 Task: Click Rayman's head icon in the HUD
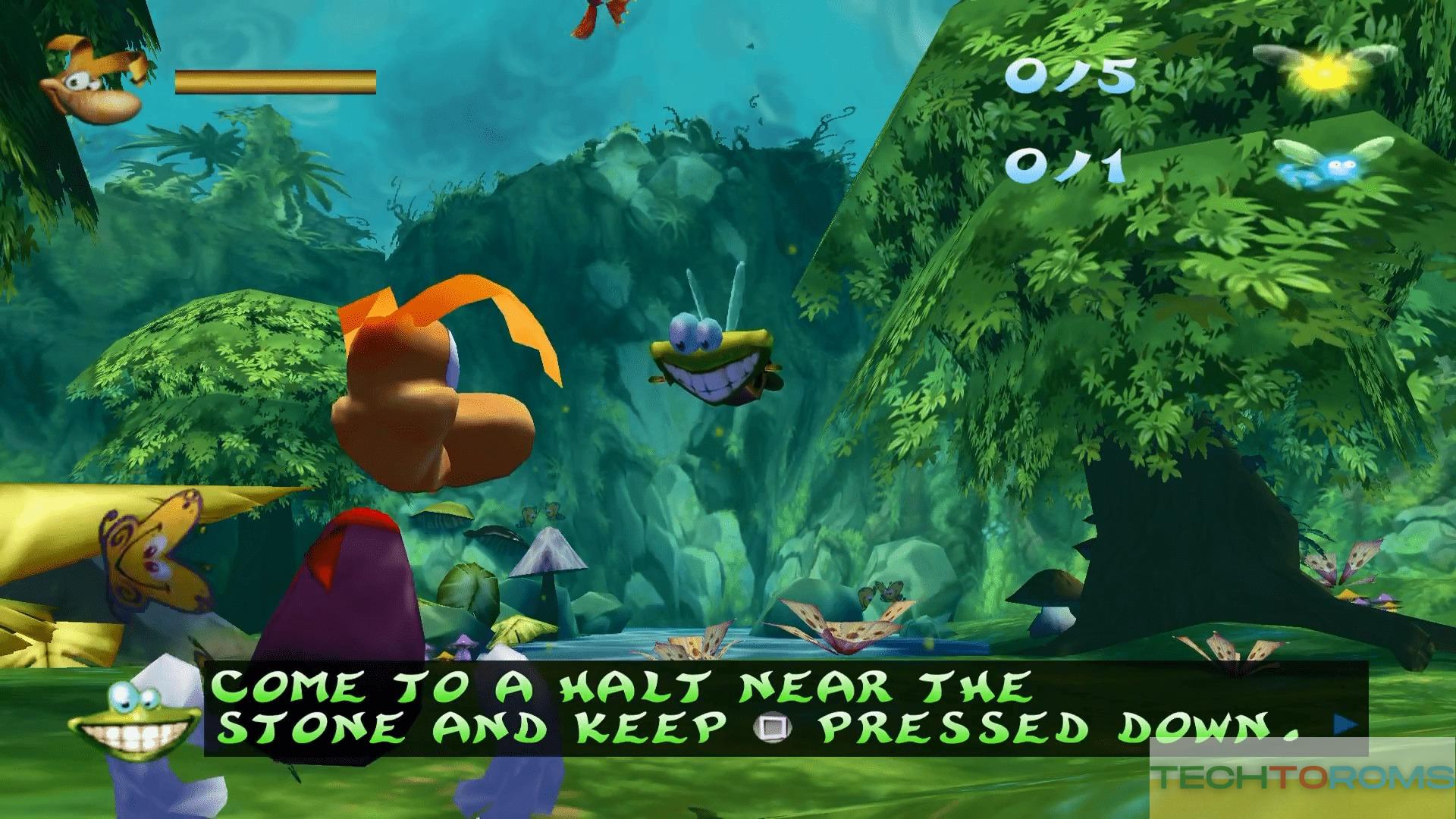(x=96, y=77)
